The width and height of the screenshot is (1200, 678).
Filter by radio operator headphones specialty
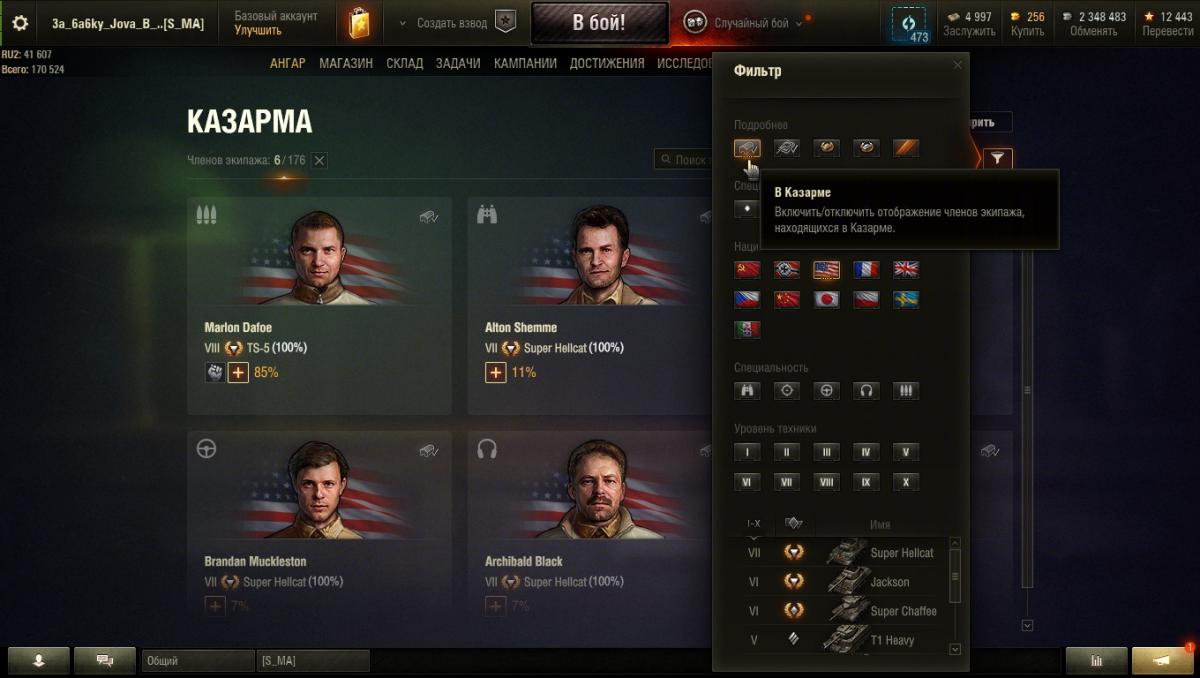pos(866,391)
